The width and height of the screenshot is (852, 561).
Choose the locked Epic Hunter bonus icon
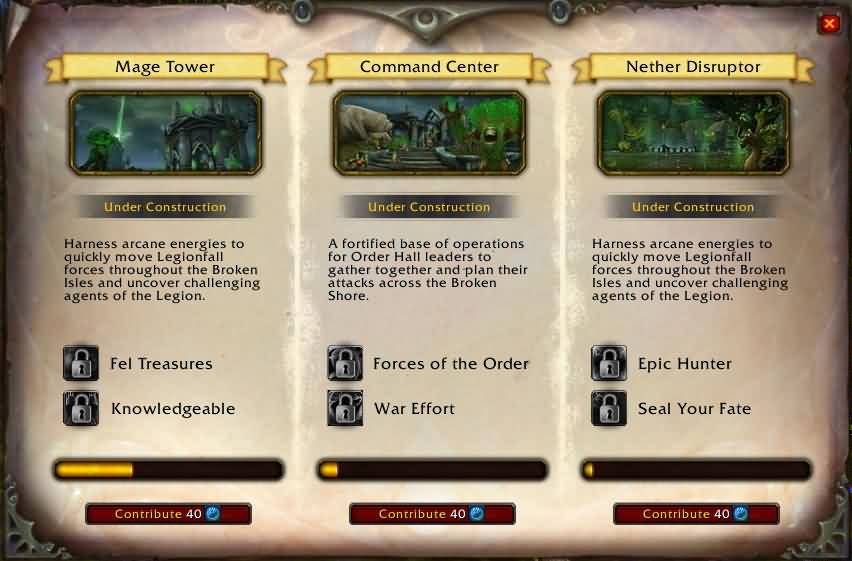(x=609, y=364)
